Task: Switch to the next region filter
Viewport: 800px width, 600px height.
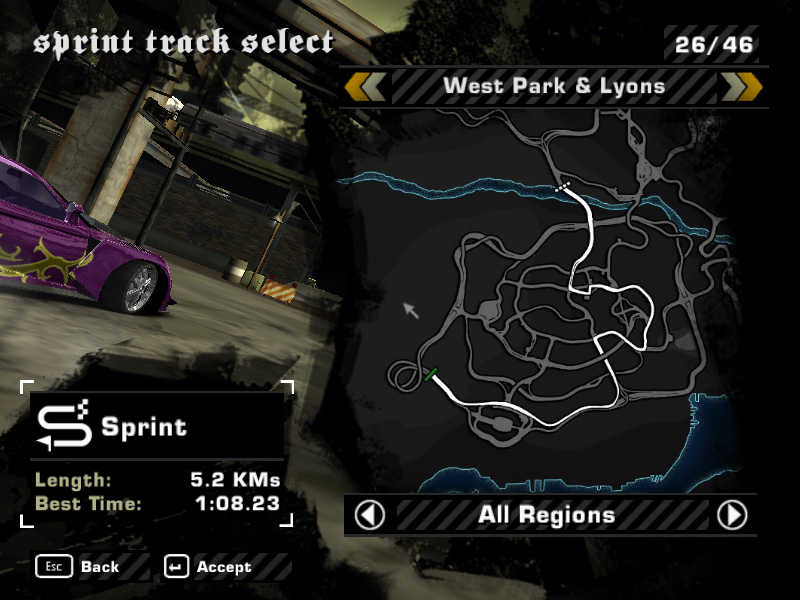Action: [x=732, y=515]
